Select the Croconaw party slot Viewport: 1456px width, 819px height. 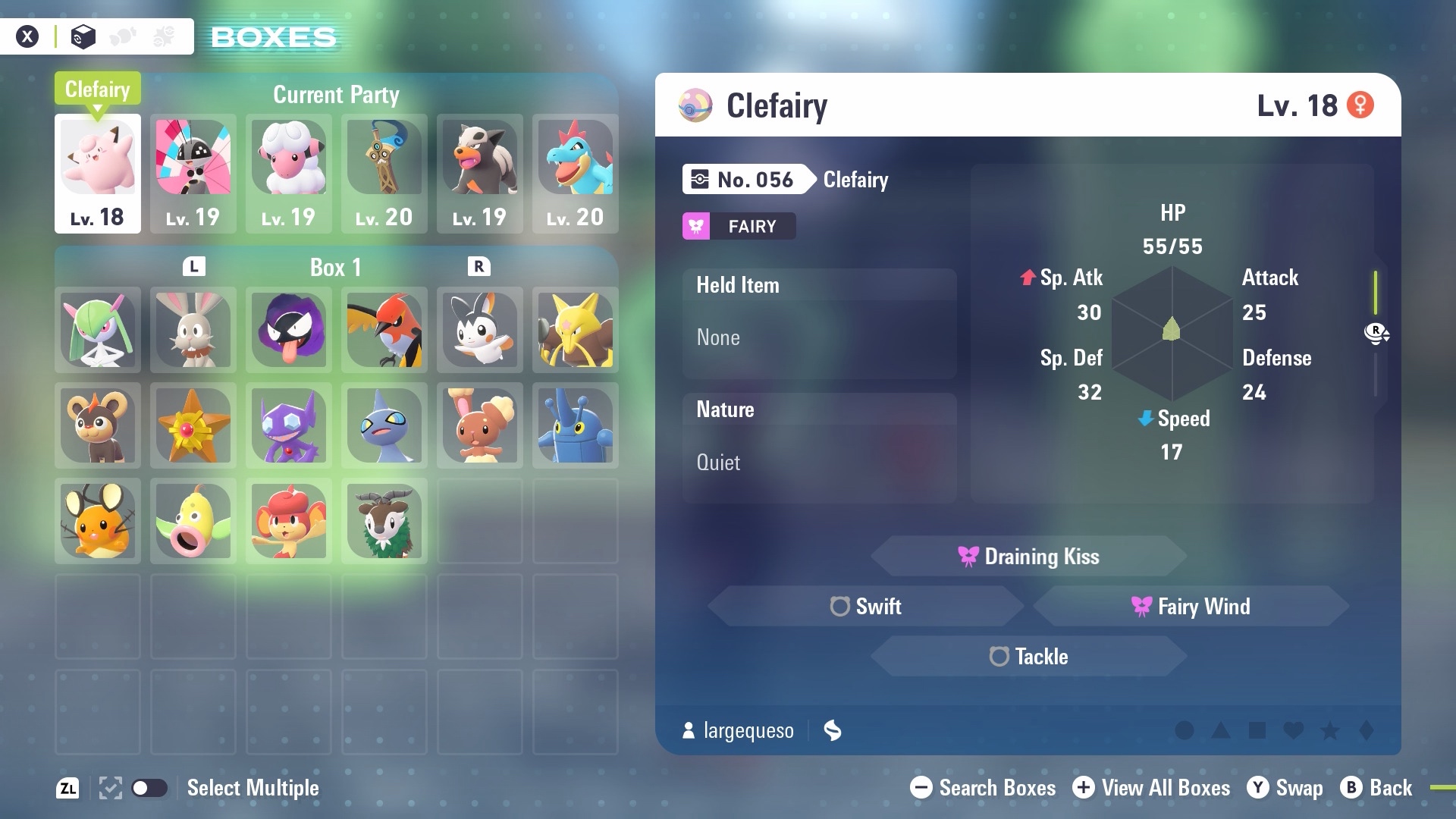(x=576, y=173)
